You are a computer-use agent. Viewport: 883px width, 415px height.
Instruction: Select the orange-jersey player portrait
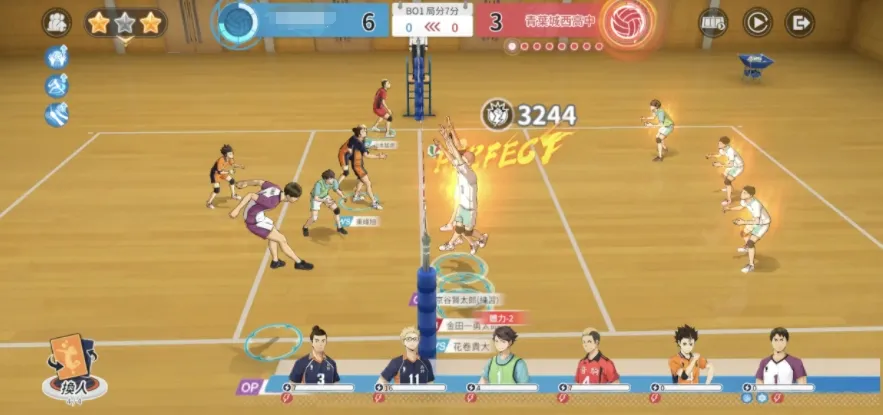(x=689, y=357)
